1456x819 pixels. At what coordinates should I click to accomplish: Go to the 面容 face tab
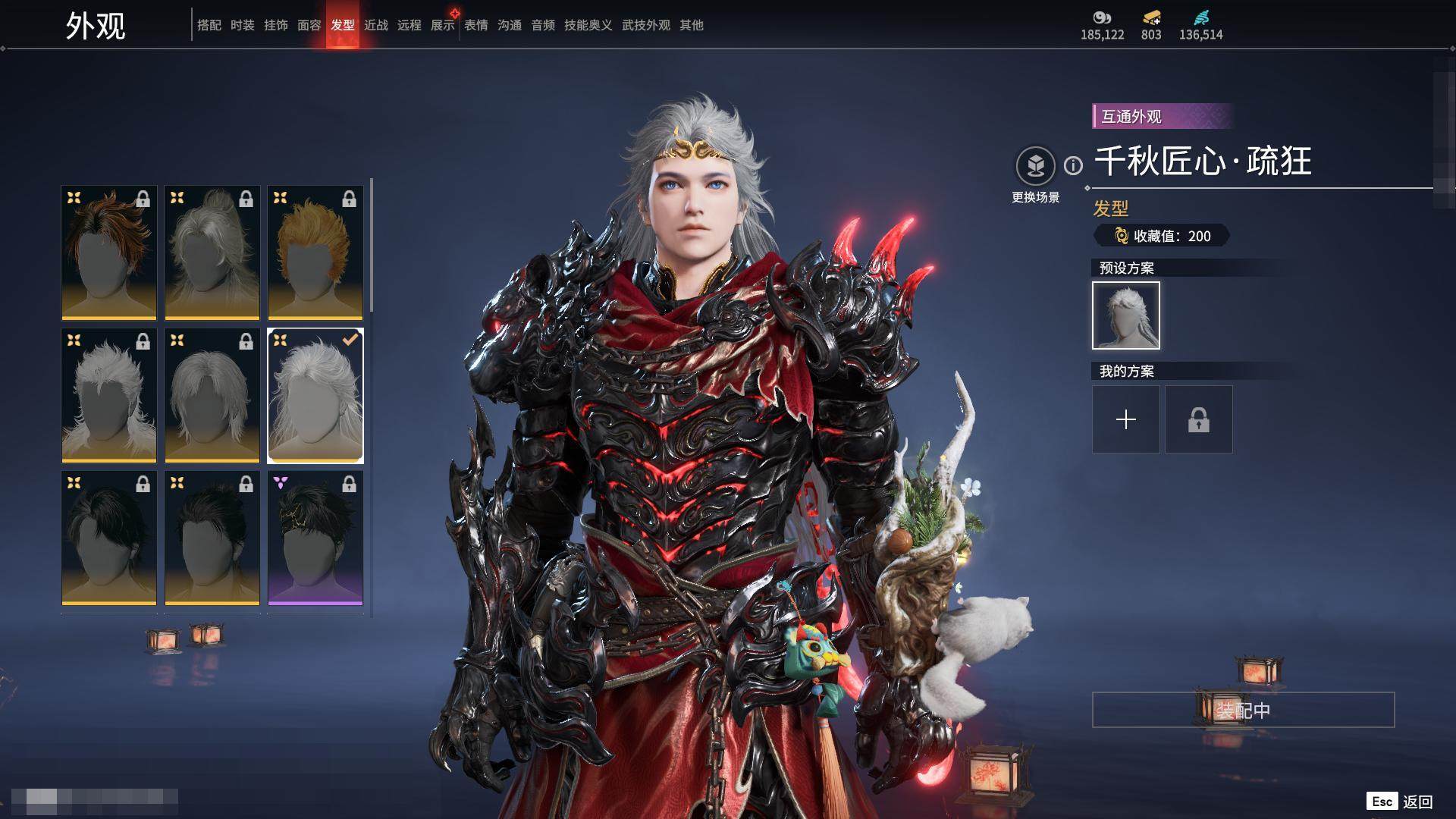[309, 25]
